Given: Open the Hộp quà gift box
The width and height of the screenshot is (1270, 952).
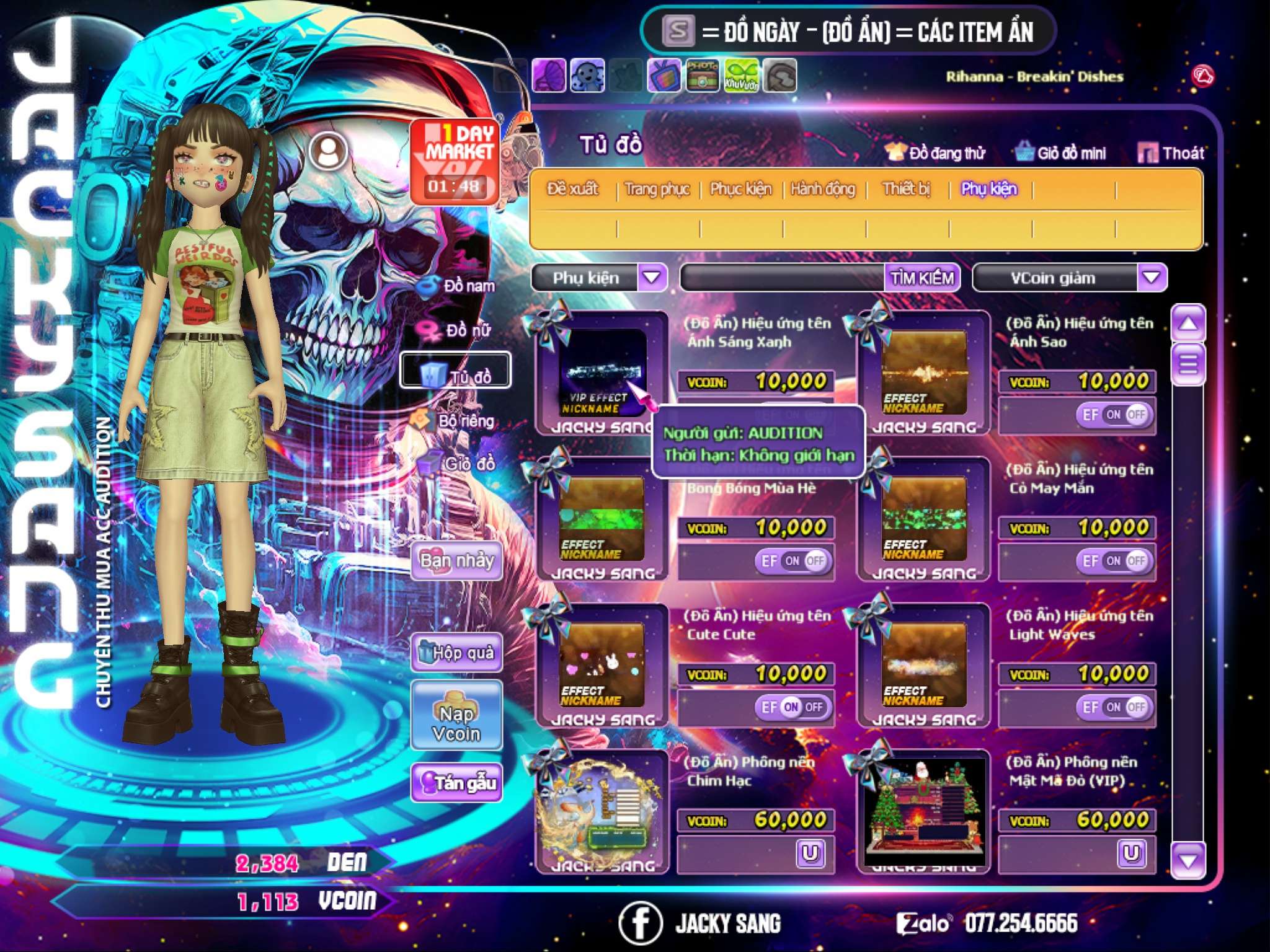Looking at the screenshot, I should (x=457, y=653).
